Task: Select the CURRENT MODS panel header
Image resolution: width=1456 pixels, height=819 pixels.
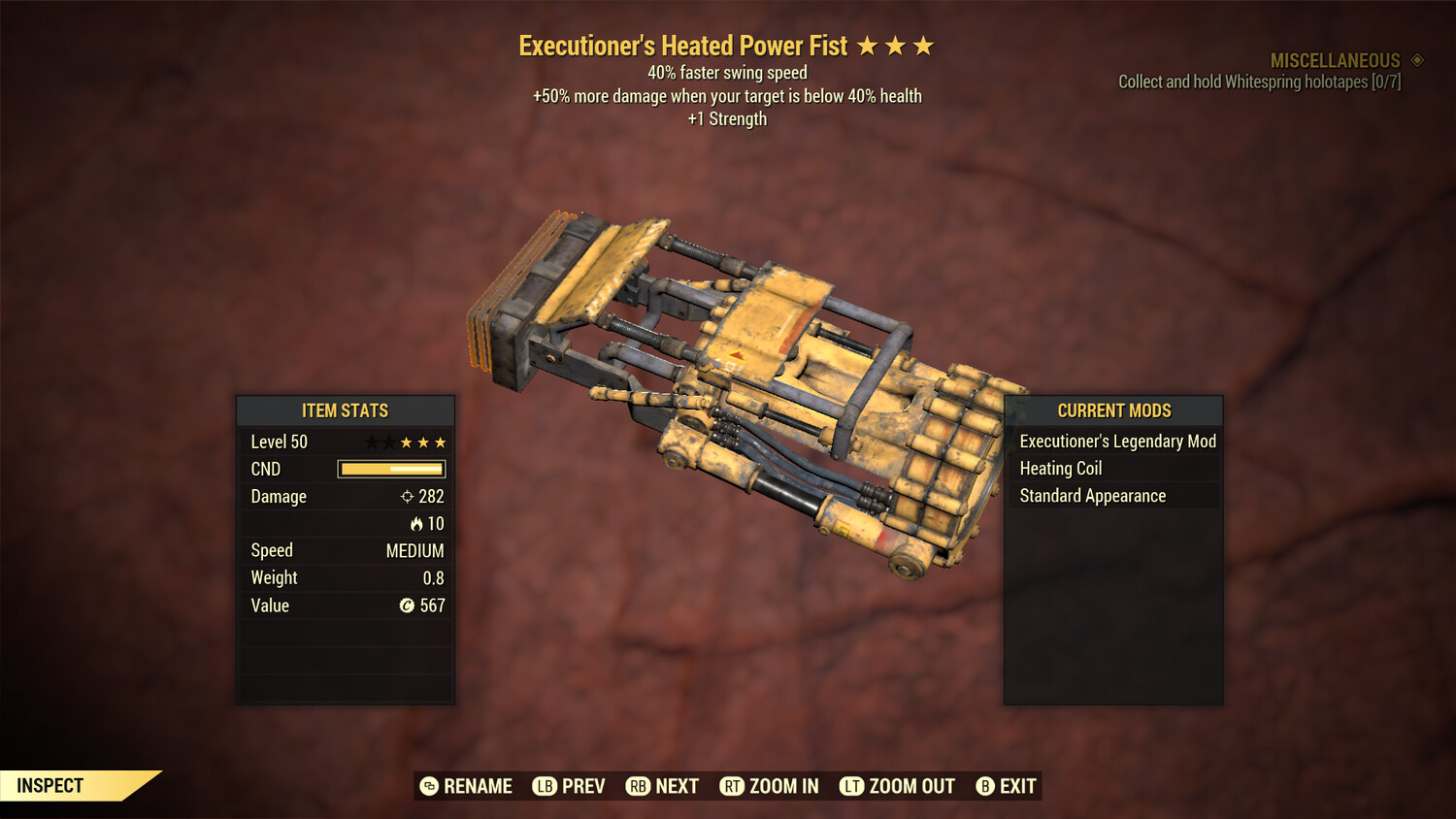Action: point(1112,410)
